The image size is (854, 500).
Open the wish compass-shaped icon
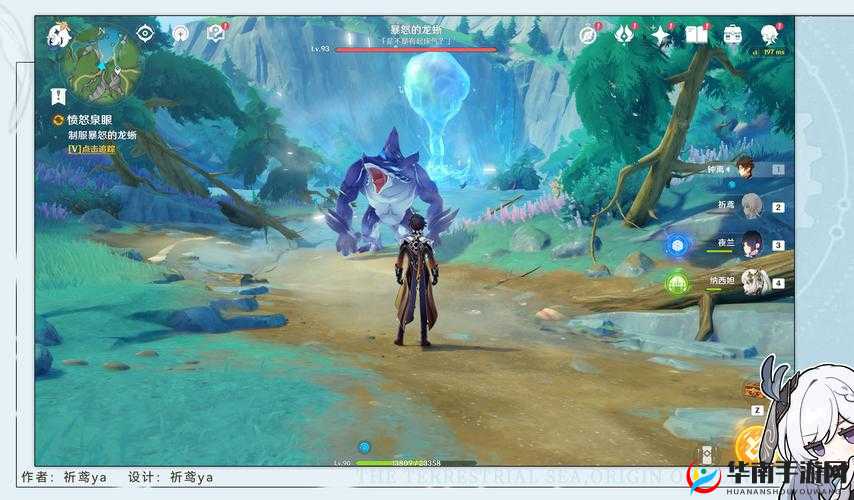click(x=180, y=34)
